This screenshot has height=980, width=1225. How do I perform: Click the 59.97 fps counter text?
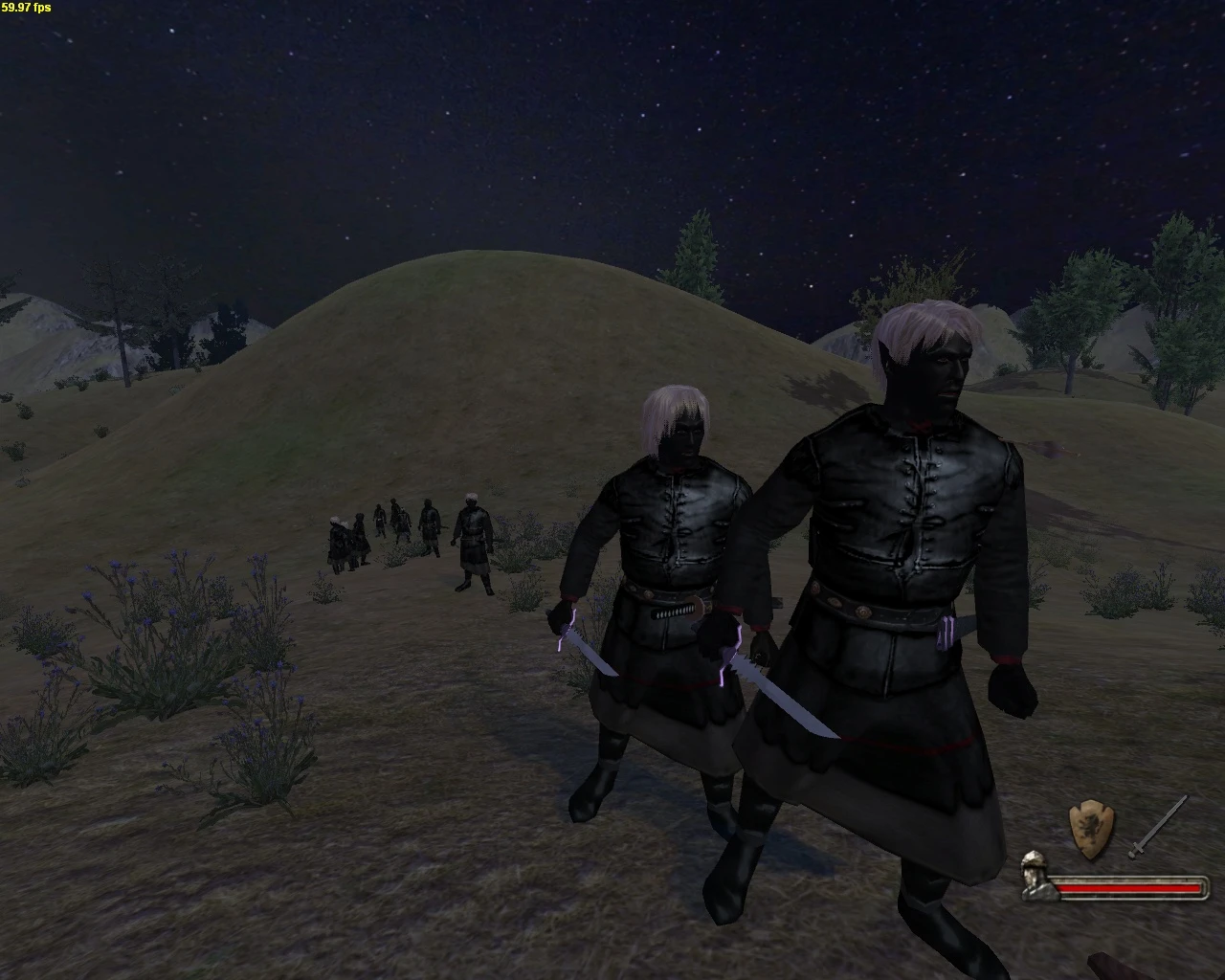pos(27,8)
